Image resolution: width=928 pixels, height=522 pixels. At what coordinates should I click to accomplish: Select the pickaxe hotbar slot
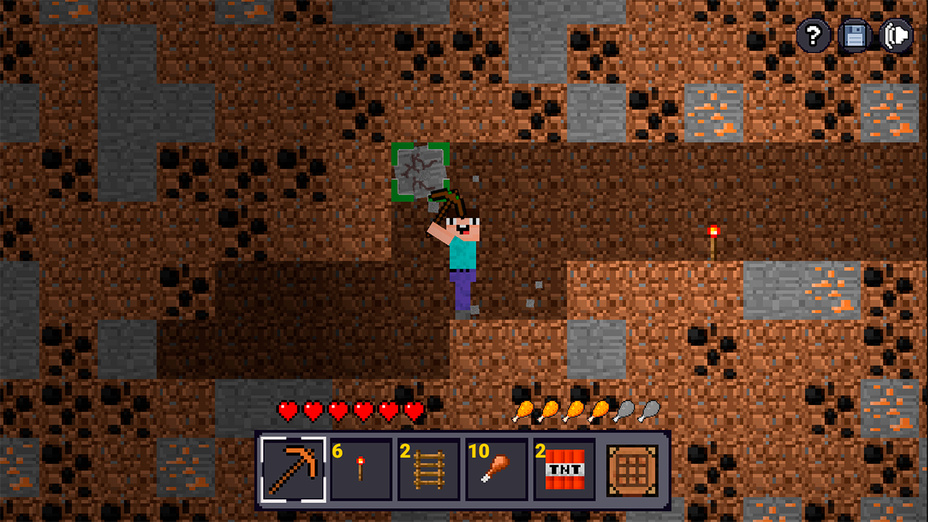tap(293, 469)
